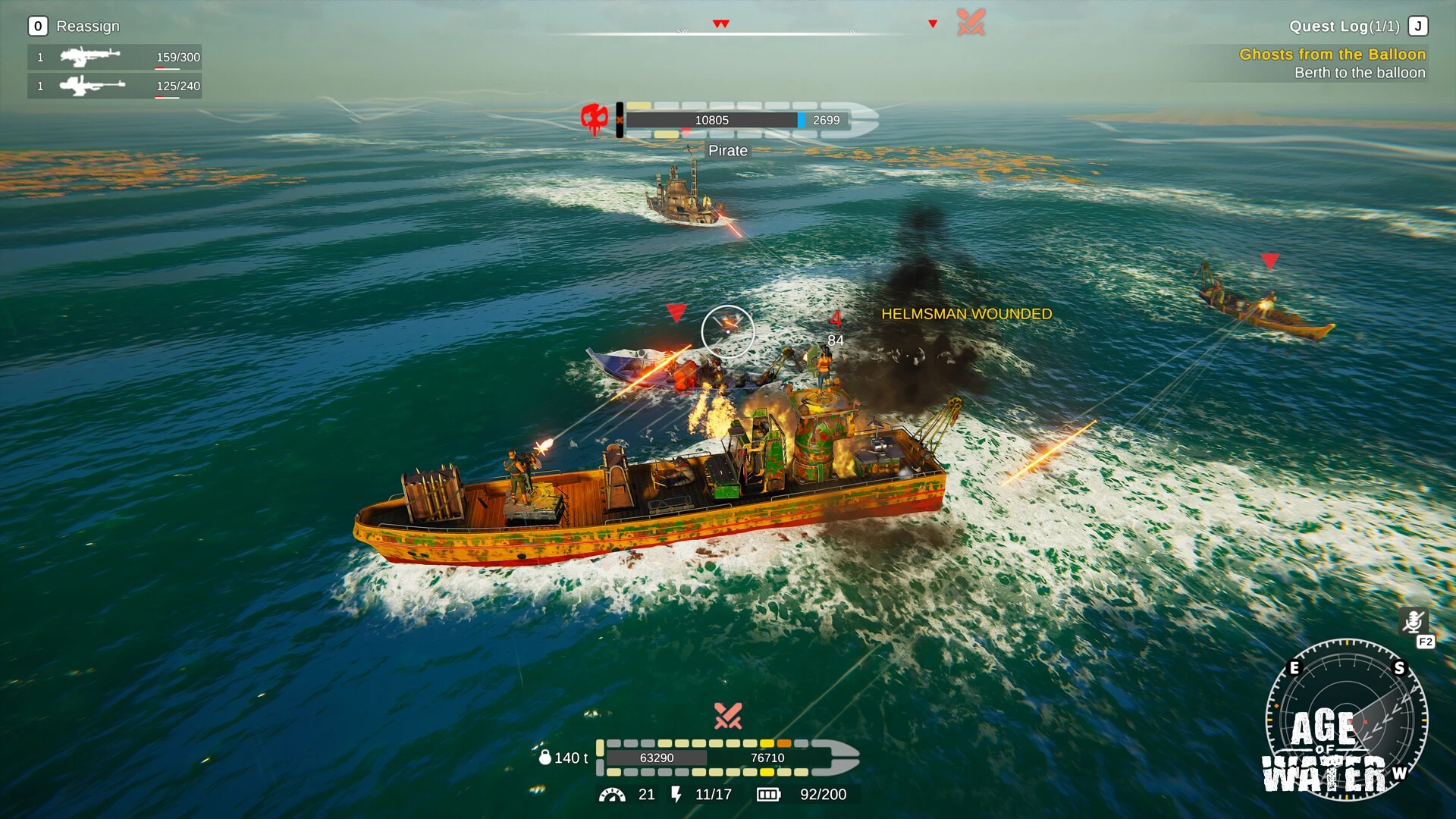
Task: Select the Ghosts from the Balloon quest
Action: point(1332,55)
